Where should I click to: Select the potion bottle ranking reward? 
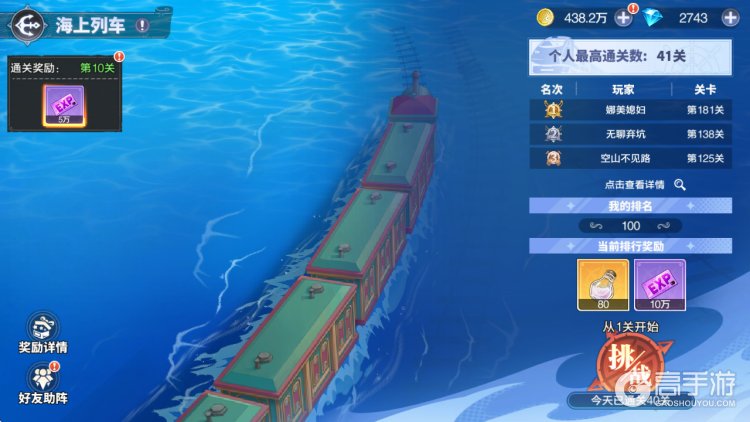pos(603,284)
